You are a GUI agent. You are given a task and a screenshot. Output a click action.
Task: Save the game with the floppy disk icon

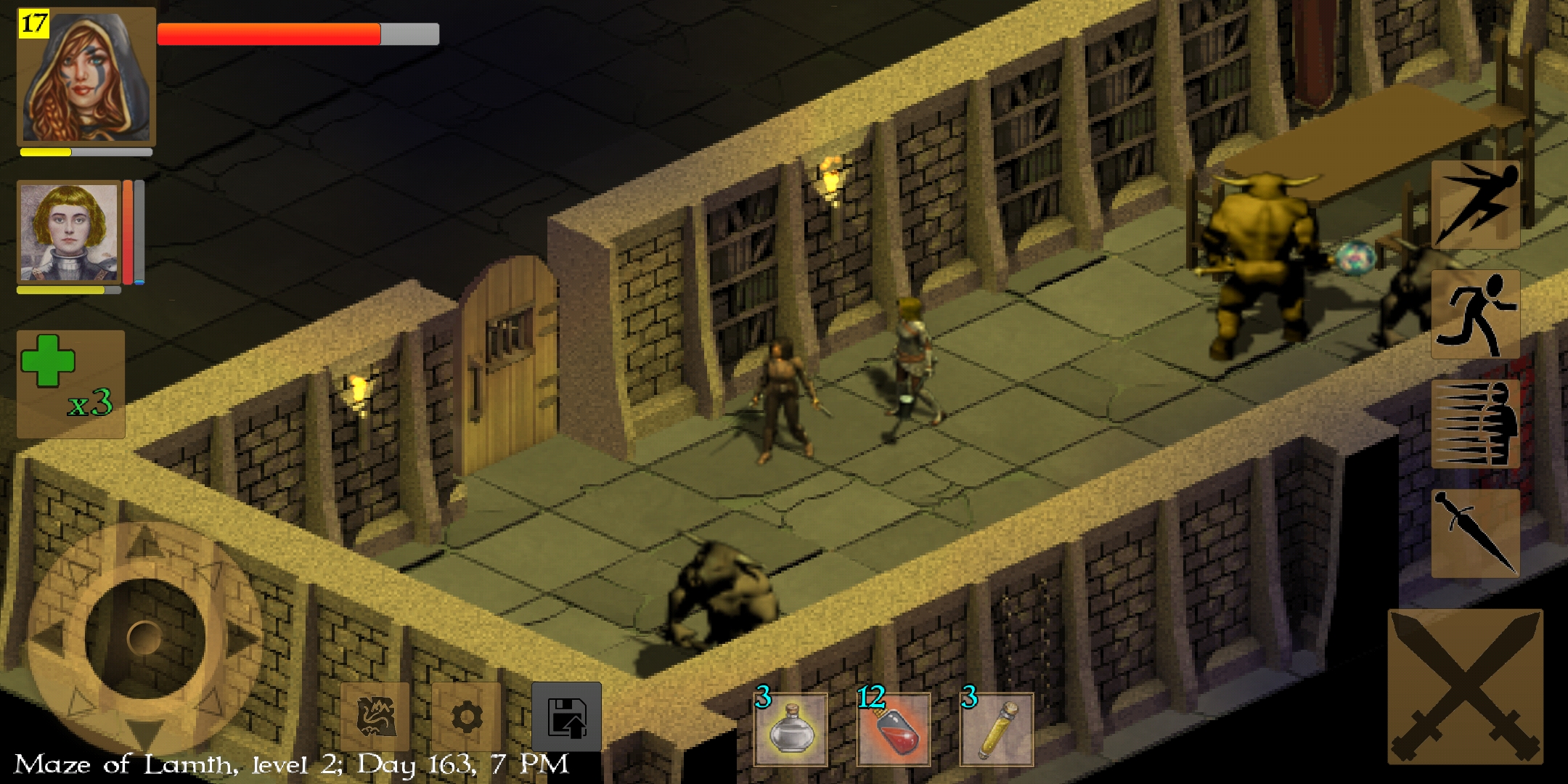coord(566,717)
